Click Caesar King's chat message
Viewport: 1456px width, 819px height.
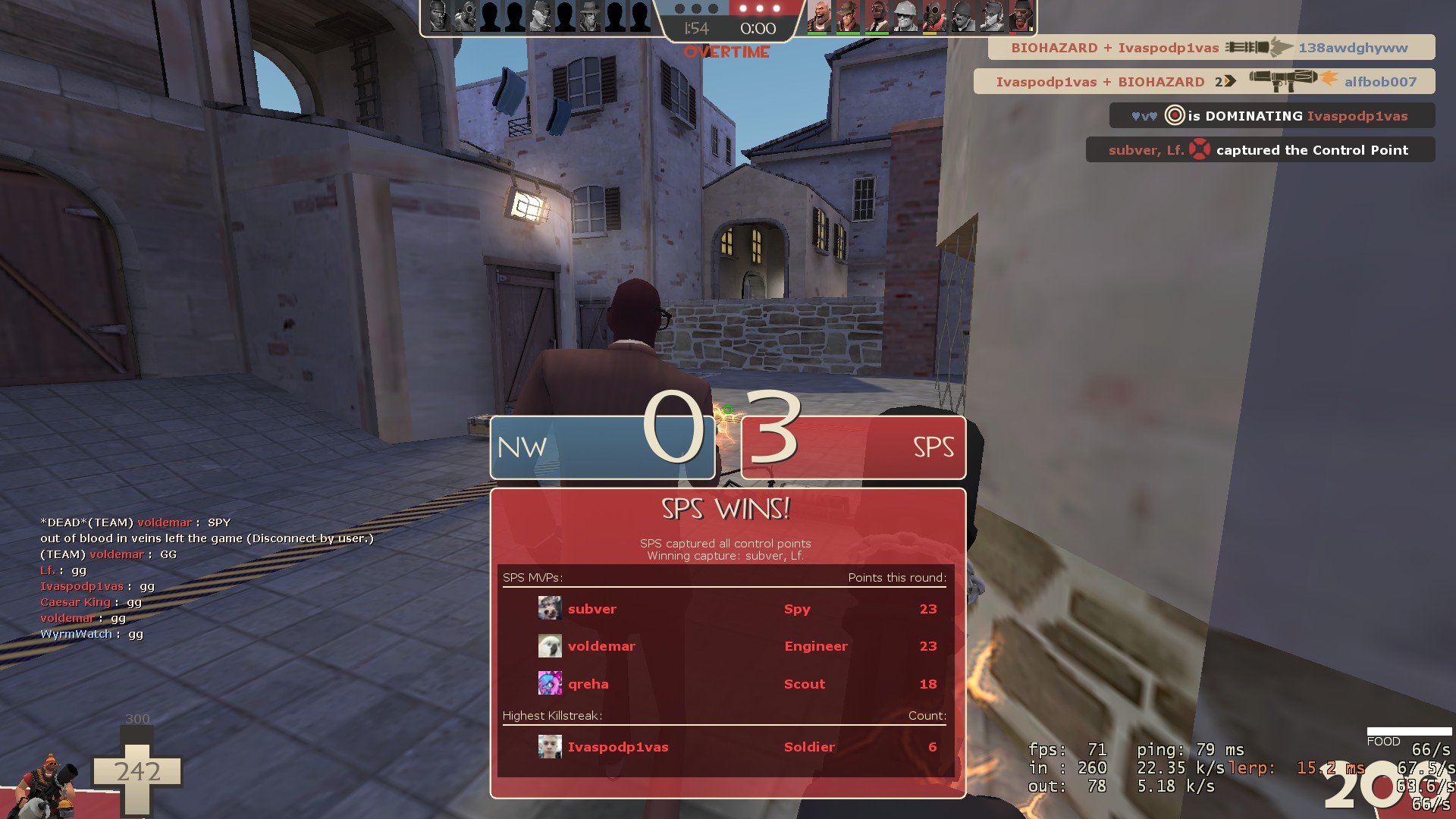pos(91,602)
